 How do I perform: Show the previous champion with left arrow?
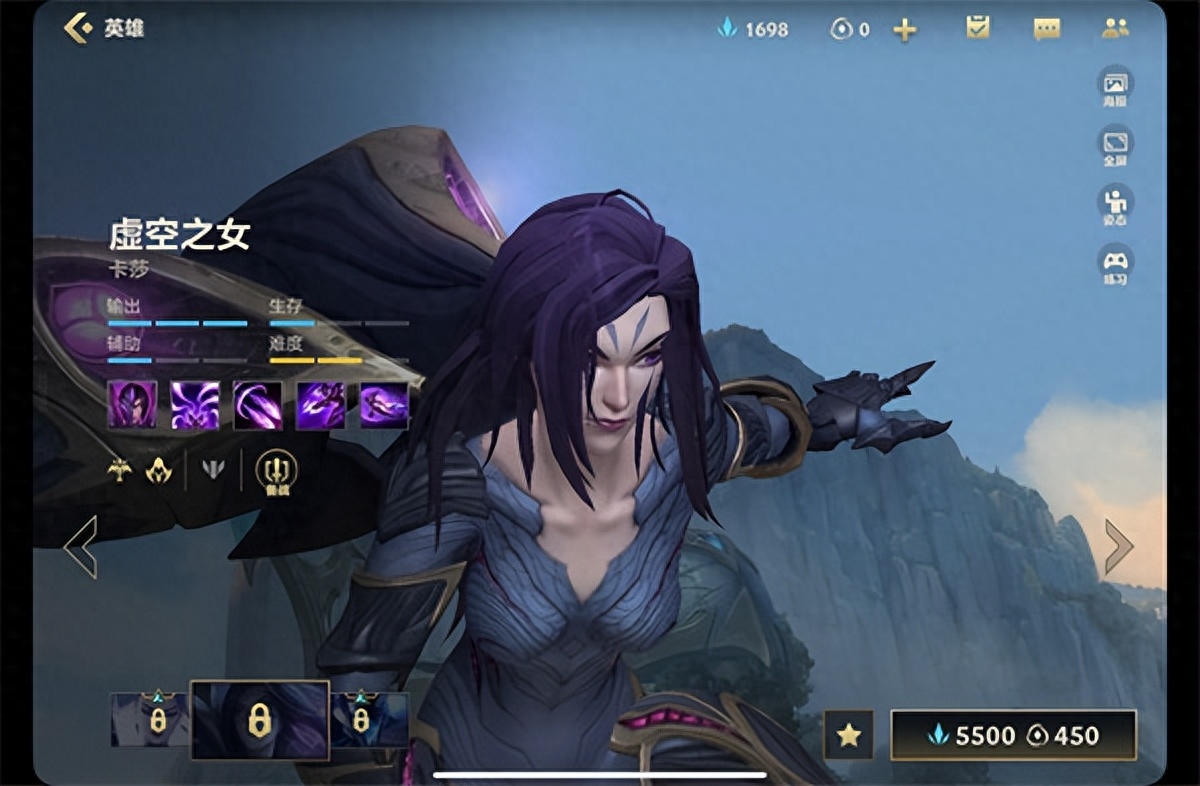80,546
